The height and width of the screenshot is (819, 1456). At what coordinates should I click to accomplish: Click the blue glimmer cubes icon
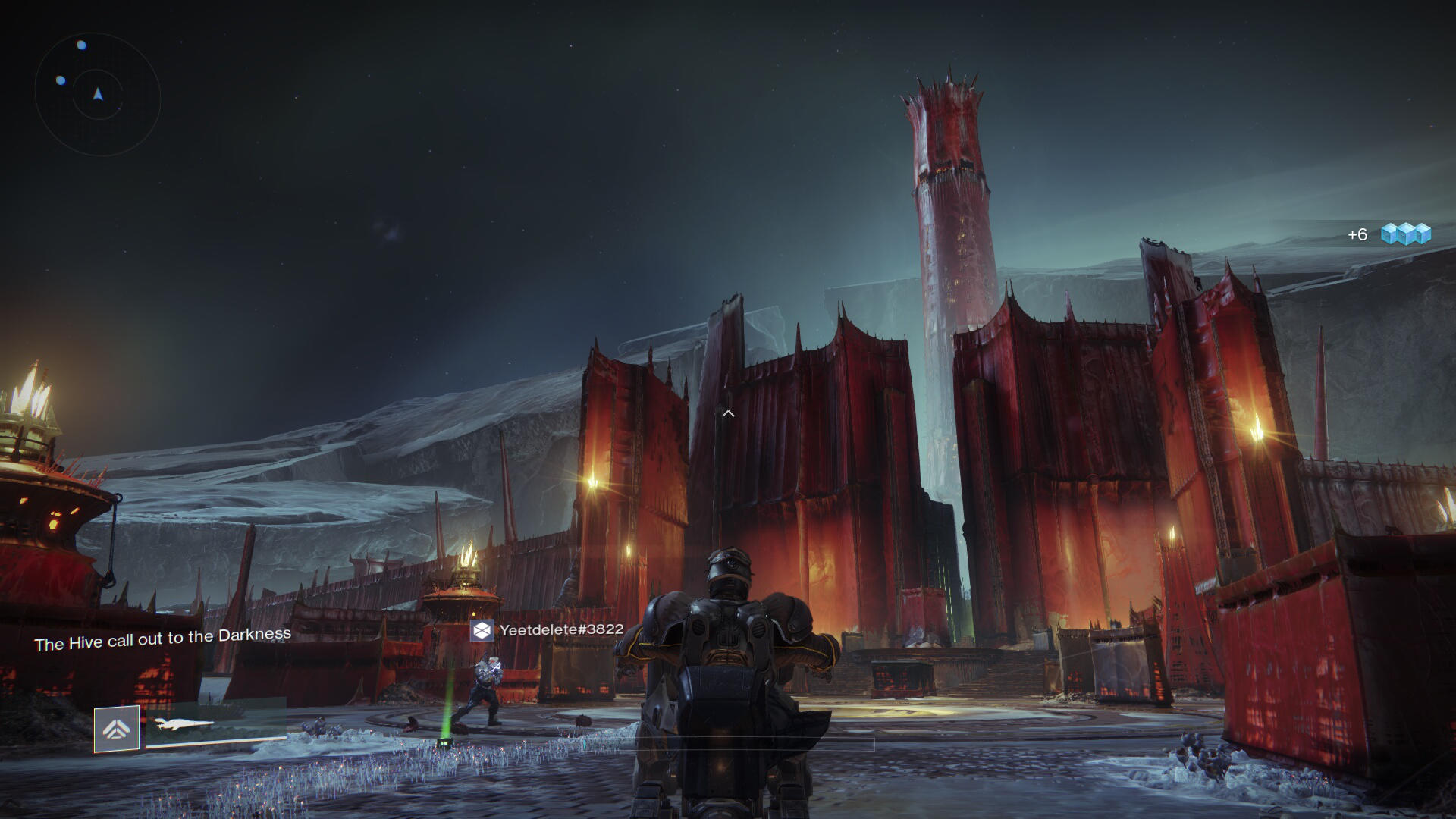1405,234
